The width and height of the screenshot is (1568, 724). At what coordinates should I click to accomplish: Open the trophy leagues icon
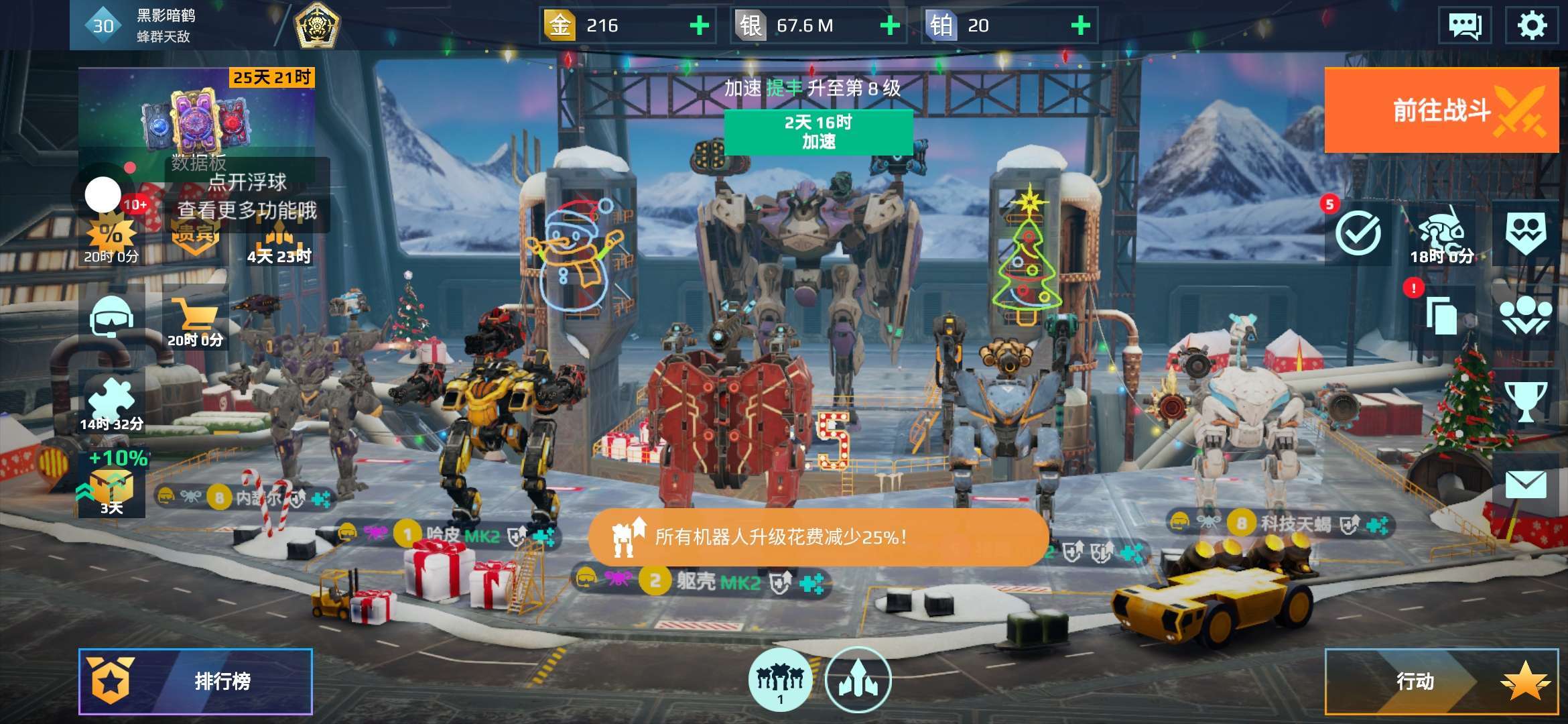click(1526, 400)
